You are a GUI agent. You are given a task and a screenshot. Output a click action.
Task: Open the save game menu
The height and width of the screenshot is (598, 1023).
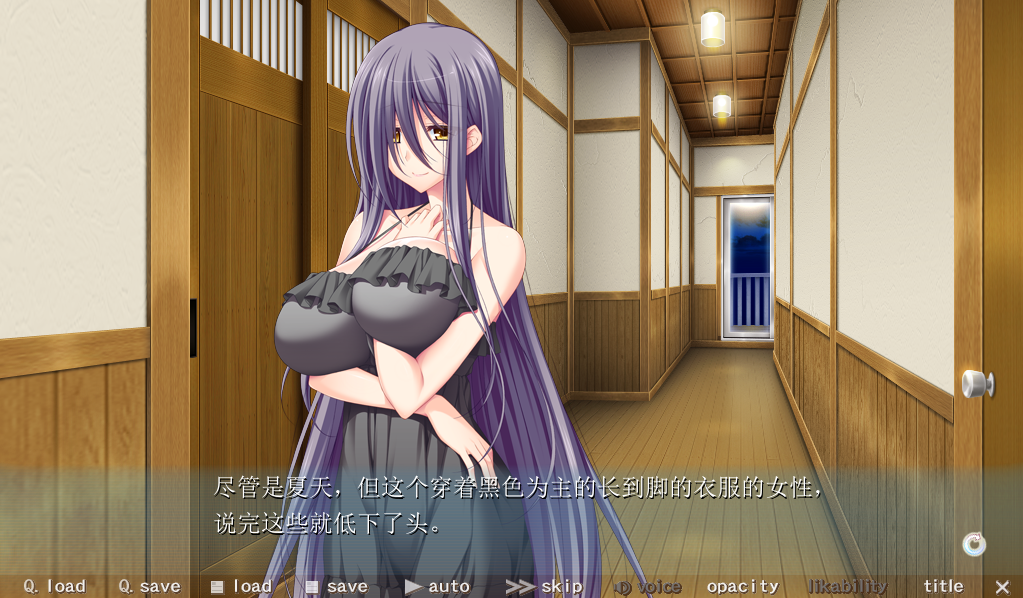click(336, 587)
